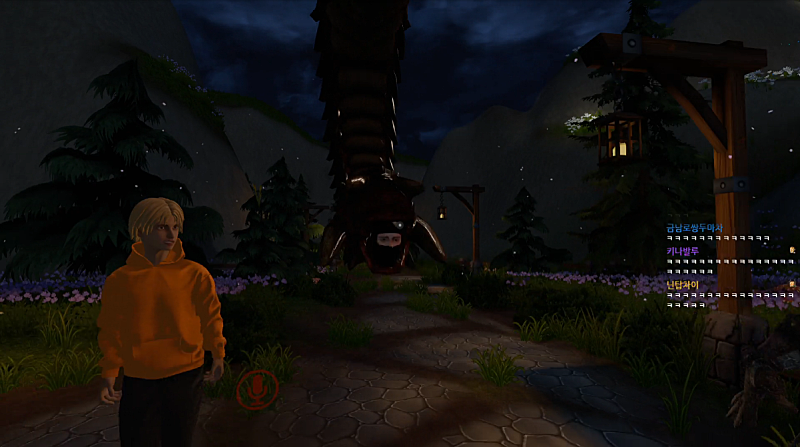Click the chat username 키나발루
Viewport: 800px width, 447px height.
(x=683, y=251)
